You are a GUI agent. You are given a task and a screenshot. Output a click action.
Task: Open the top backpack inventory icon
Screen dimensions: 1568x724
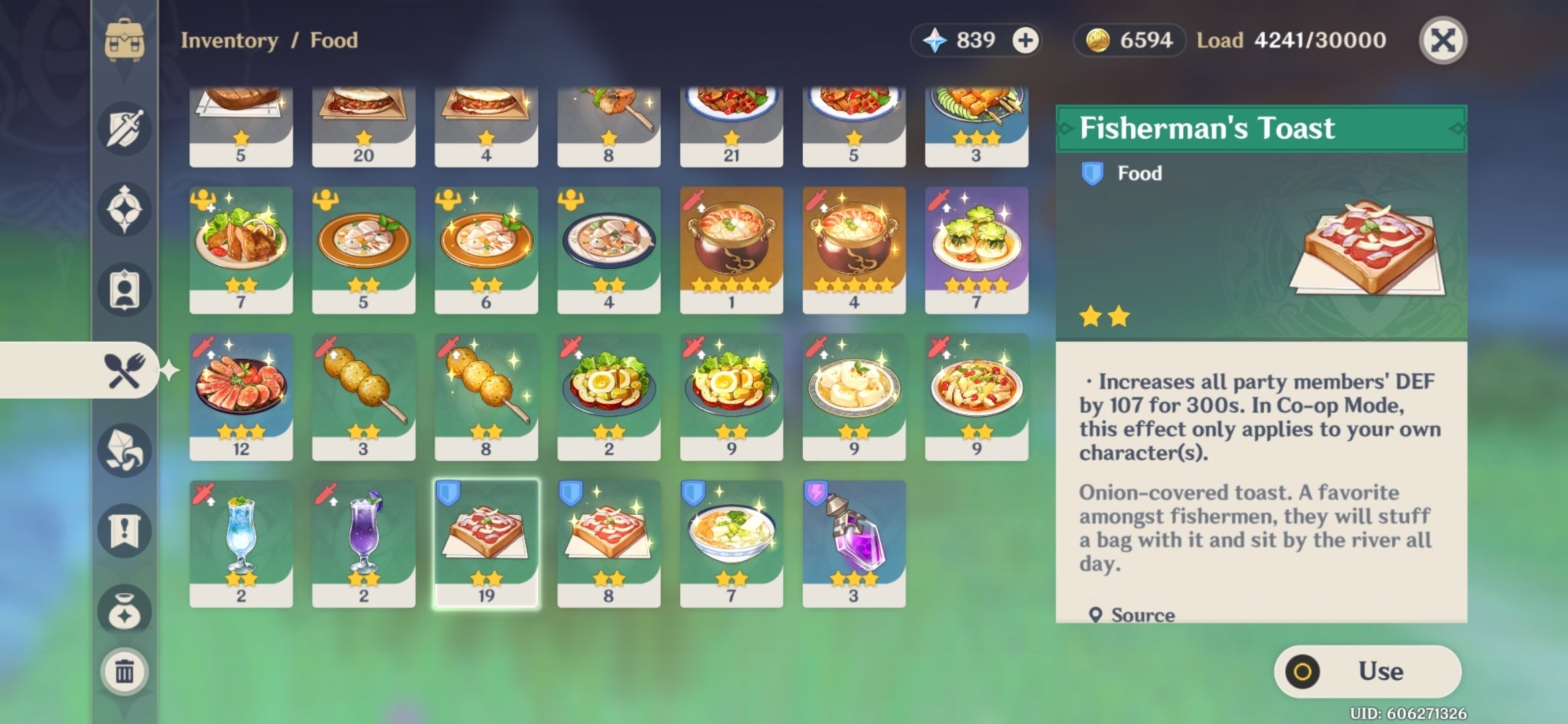click(x=125, y=40)
